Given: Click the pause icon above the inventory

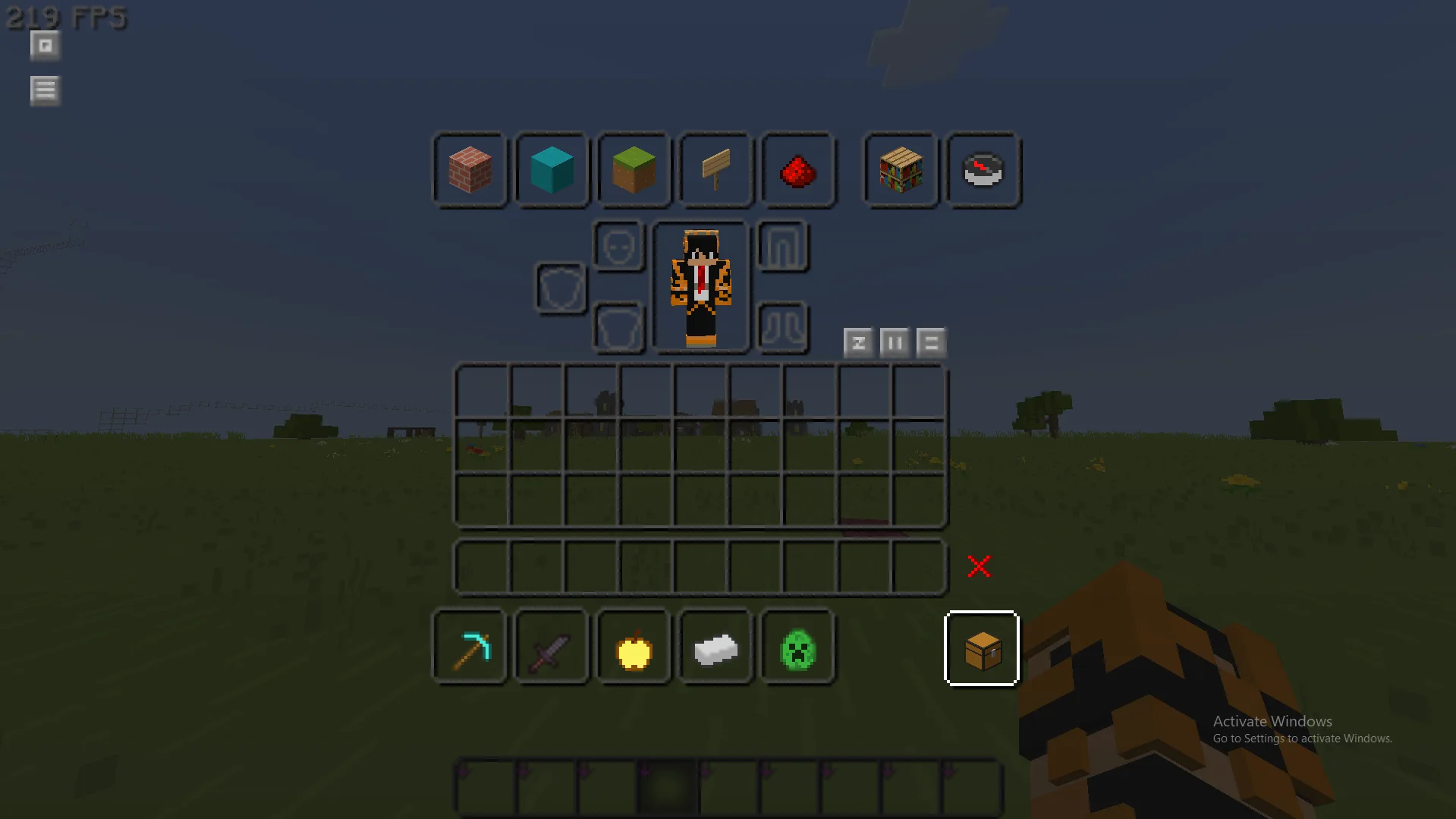Looking at the screenshot, I should 895,342.
